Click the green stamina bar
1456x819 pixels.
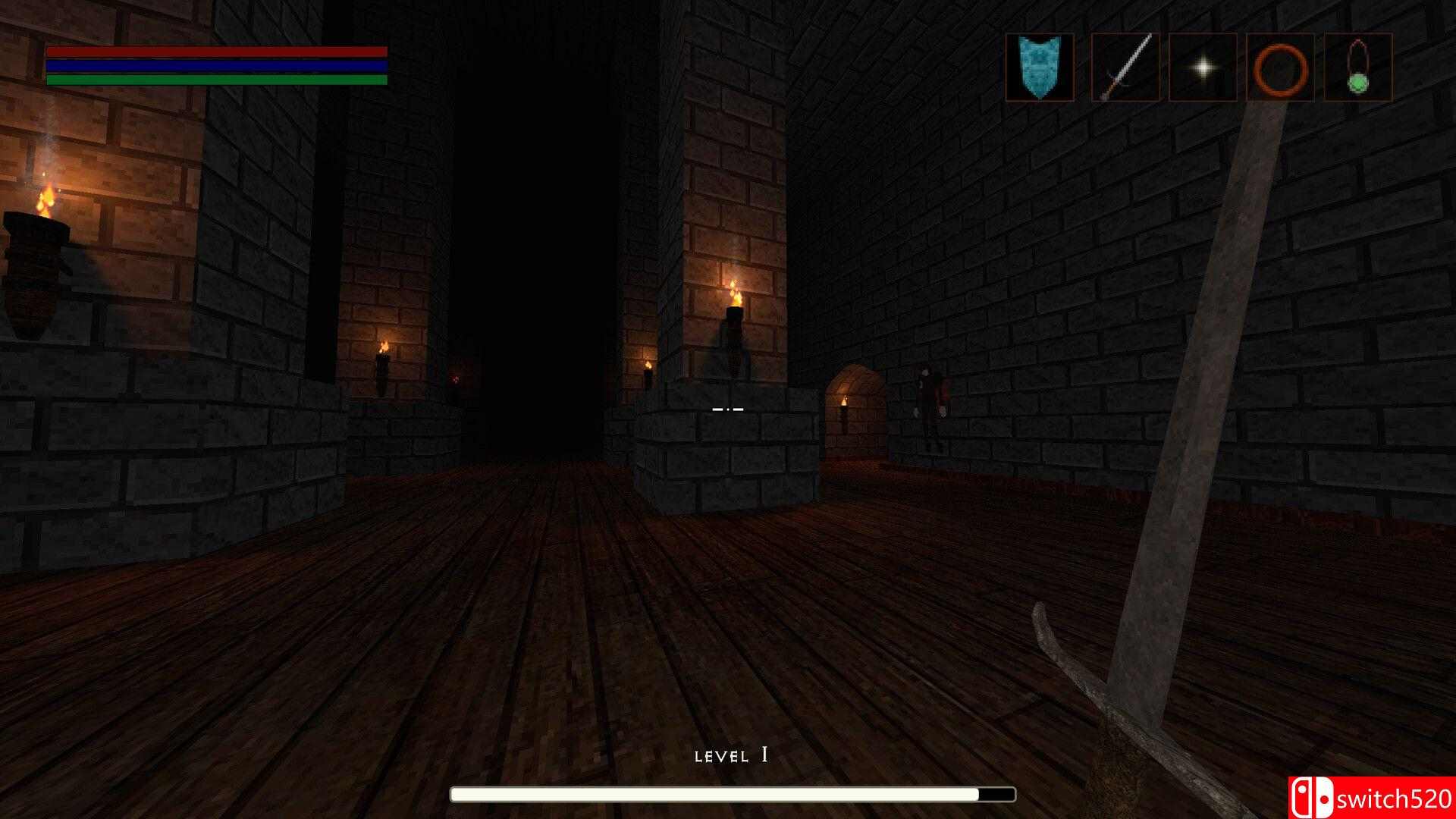216,79
